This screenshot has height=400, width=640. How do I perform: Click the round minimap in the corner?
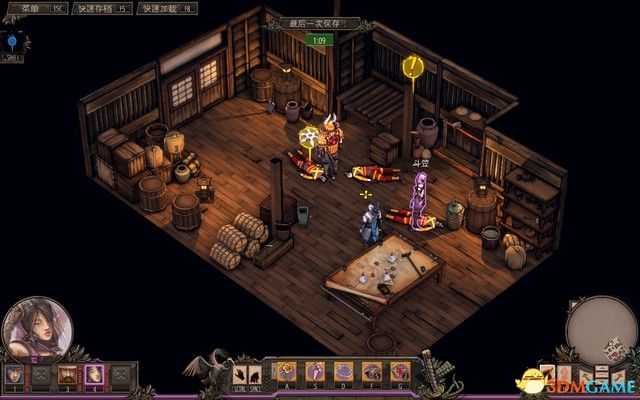pyautogui.click(x=598, y=330)
